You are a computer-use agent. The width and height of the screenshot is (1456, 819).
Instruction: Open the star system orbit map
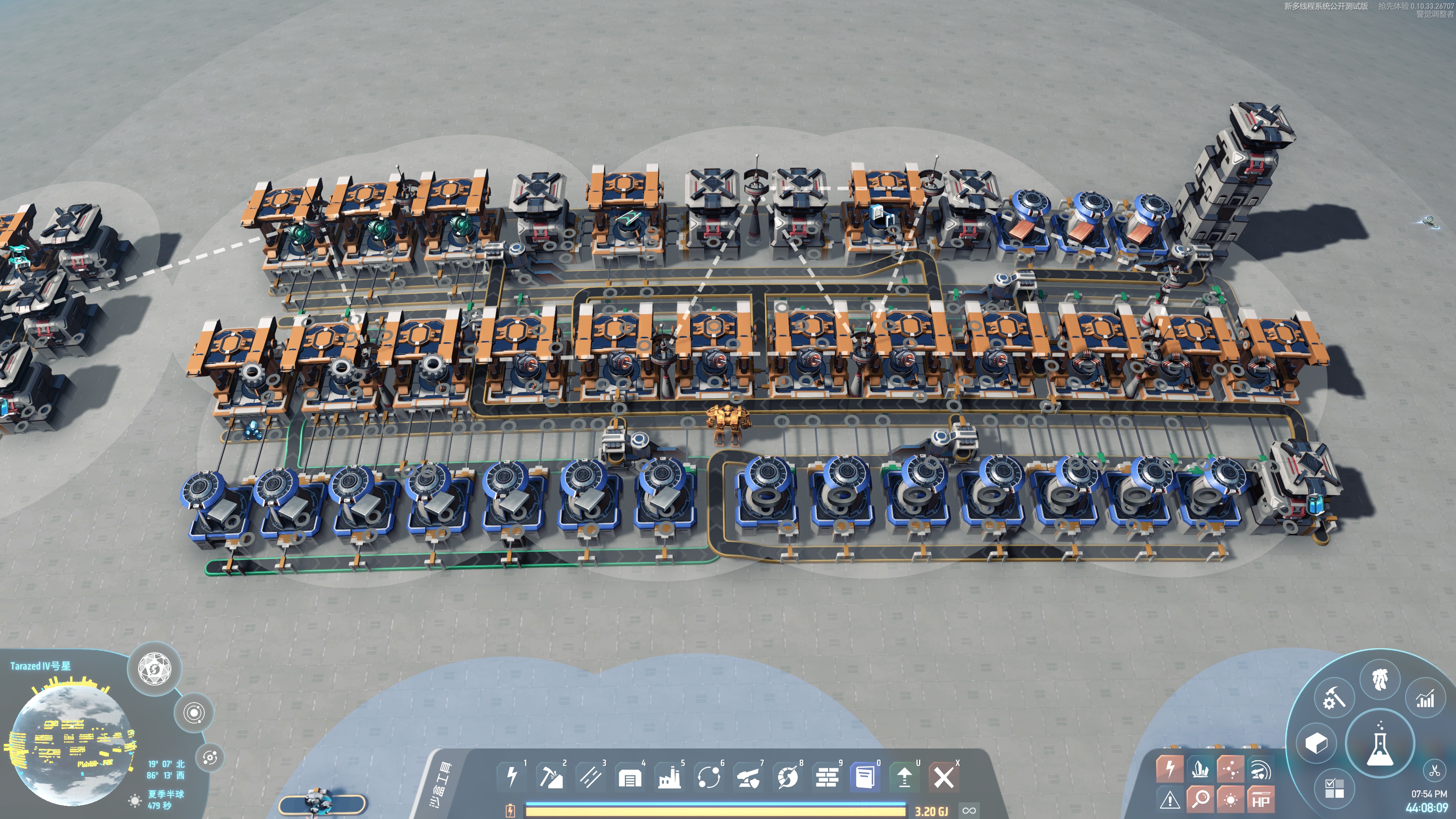(195, 713)
